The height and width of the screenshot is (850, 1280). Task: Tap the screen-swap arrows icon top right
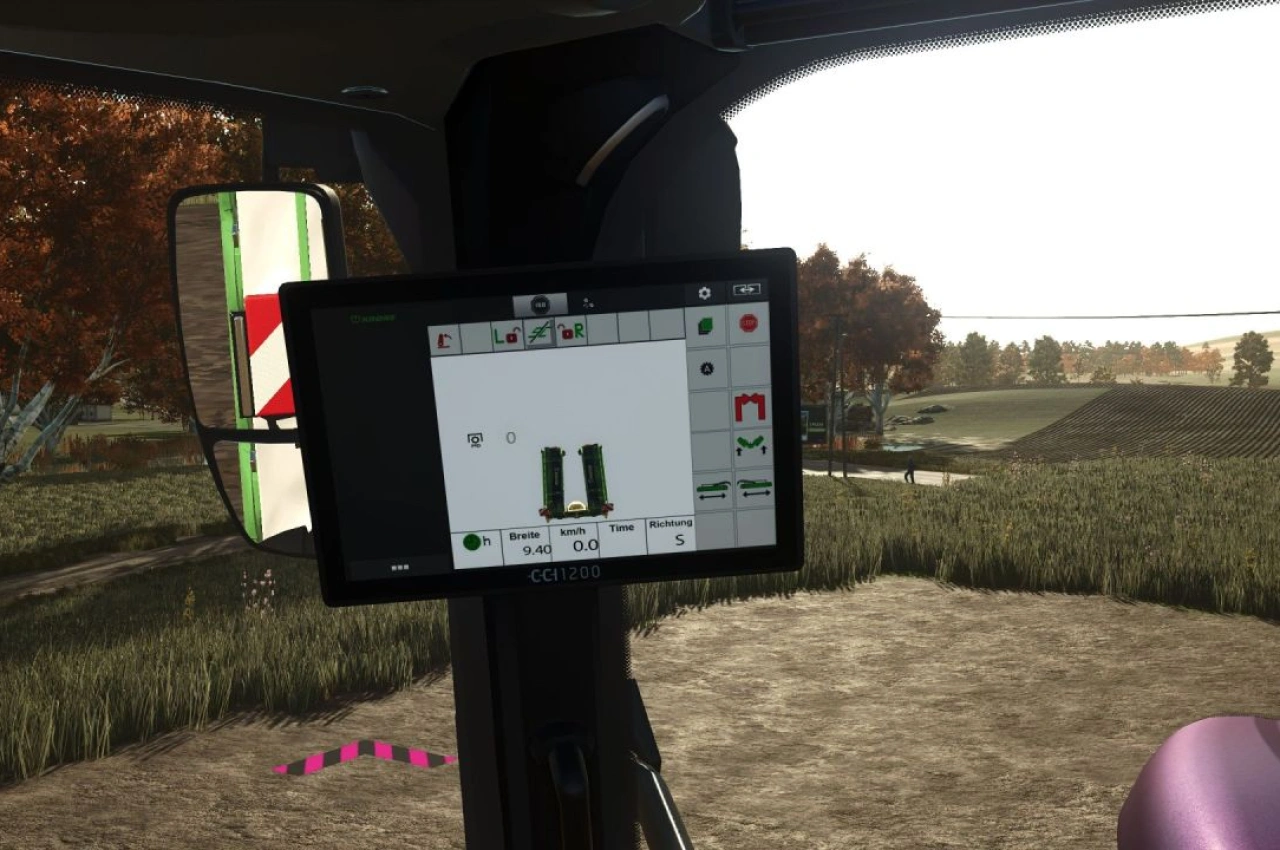click(x=749, y=289)
